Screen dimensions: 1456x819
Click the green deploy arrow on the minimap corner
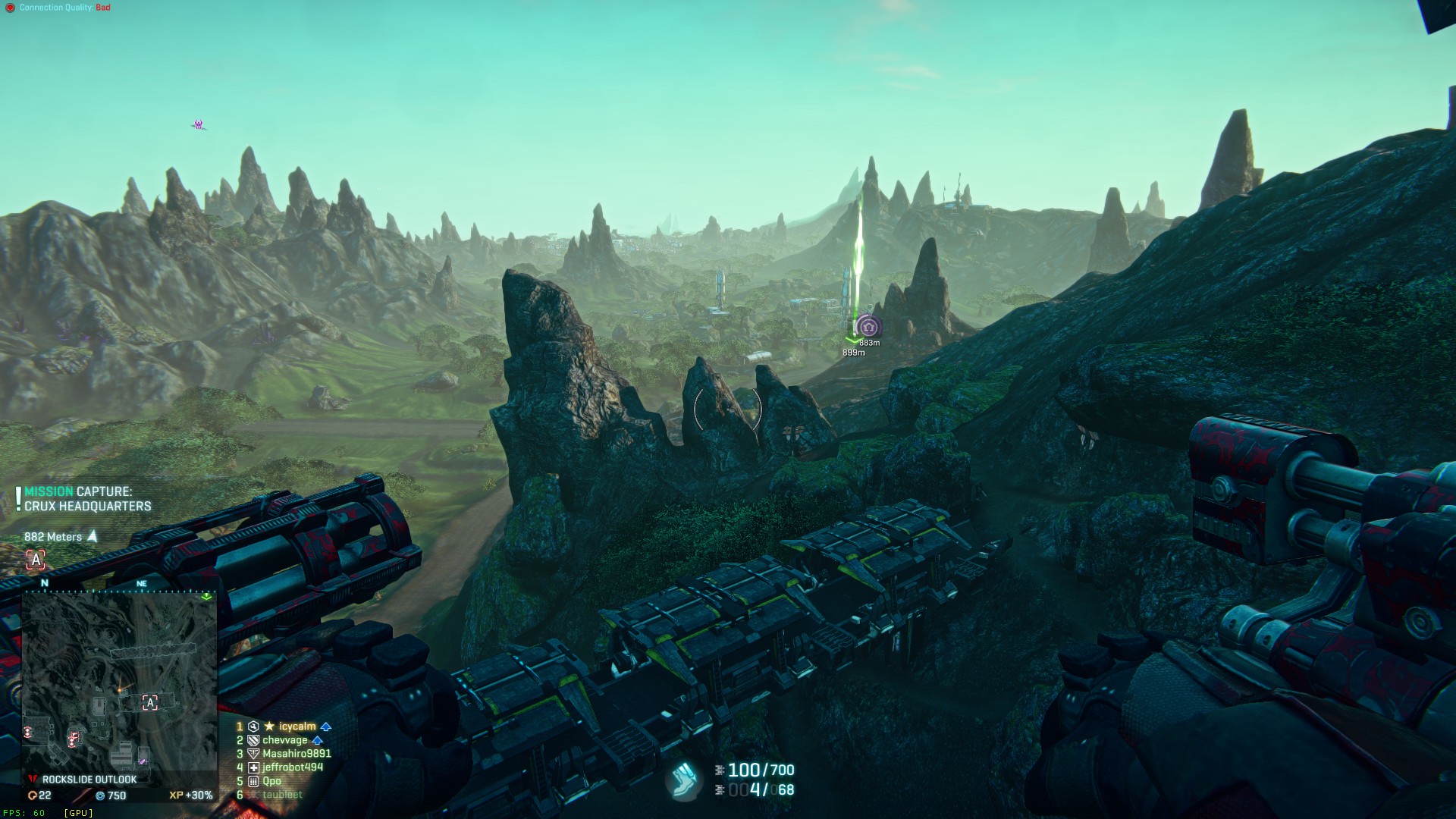(x=206, y=597)
